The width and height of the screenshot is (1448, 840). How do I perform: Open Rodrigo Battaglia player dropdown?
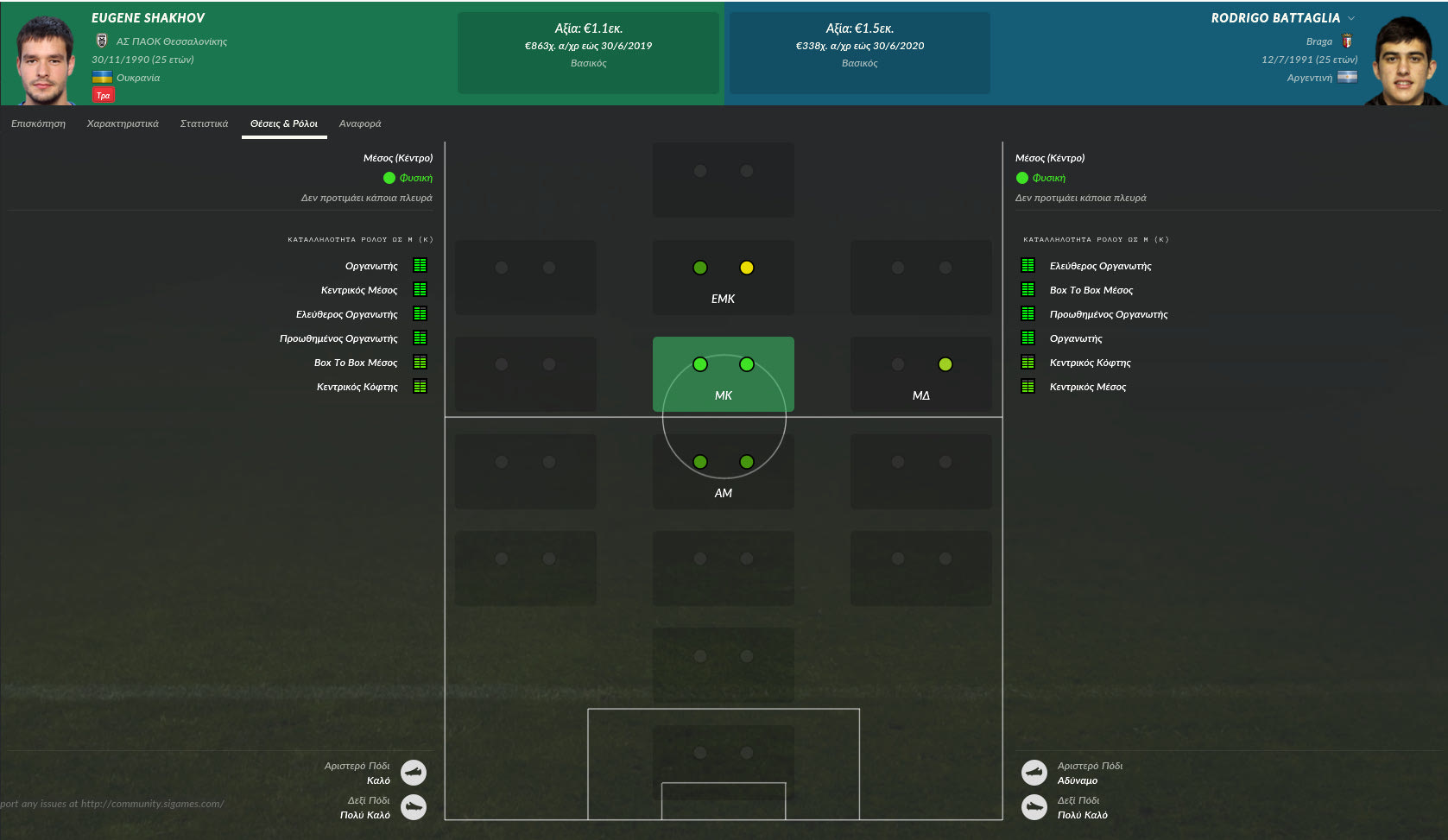(1351, 18)
